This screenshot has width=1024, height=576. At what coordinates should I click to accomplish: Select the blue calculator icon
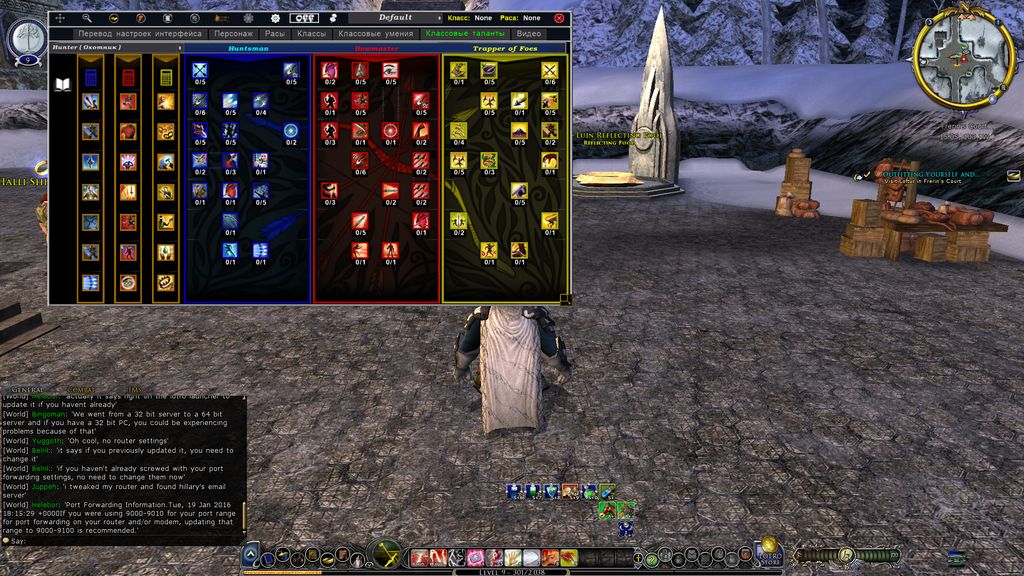point(91,77)
